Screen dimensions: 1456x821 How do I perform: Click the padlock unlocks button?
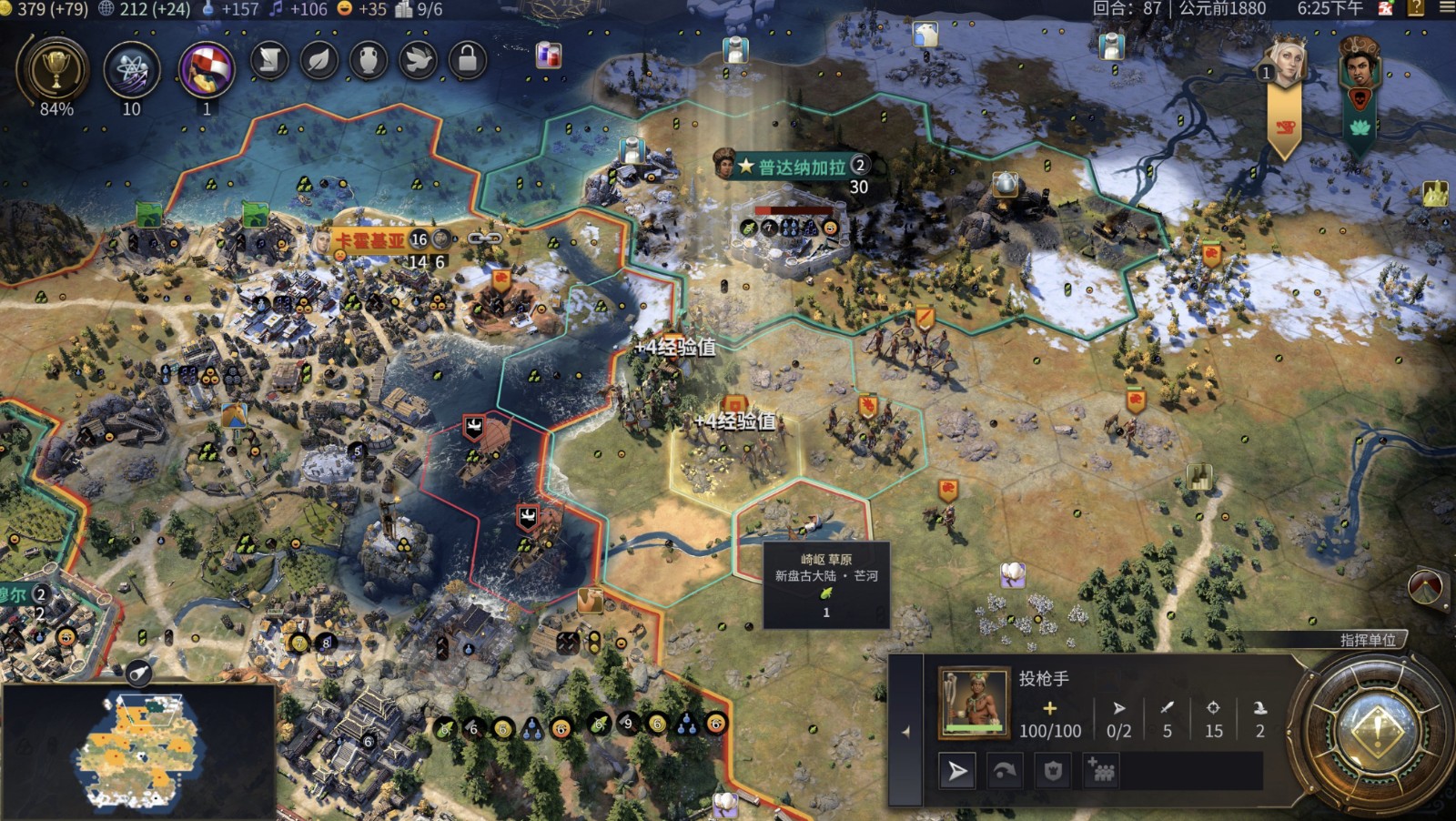(467, 60)
